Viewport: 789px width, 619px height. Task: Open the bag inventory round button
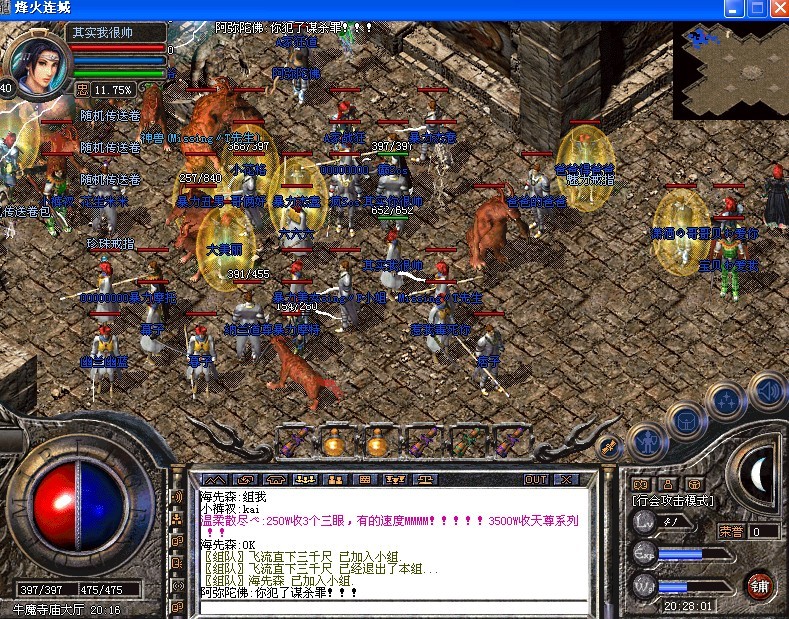(x=687, y=421)
